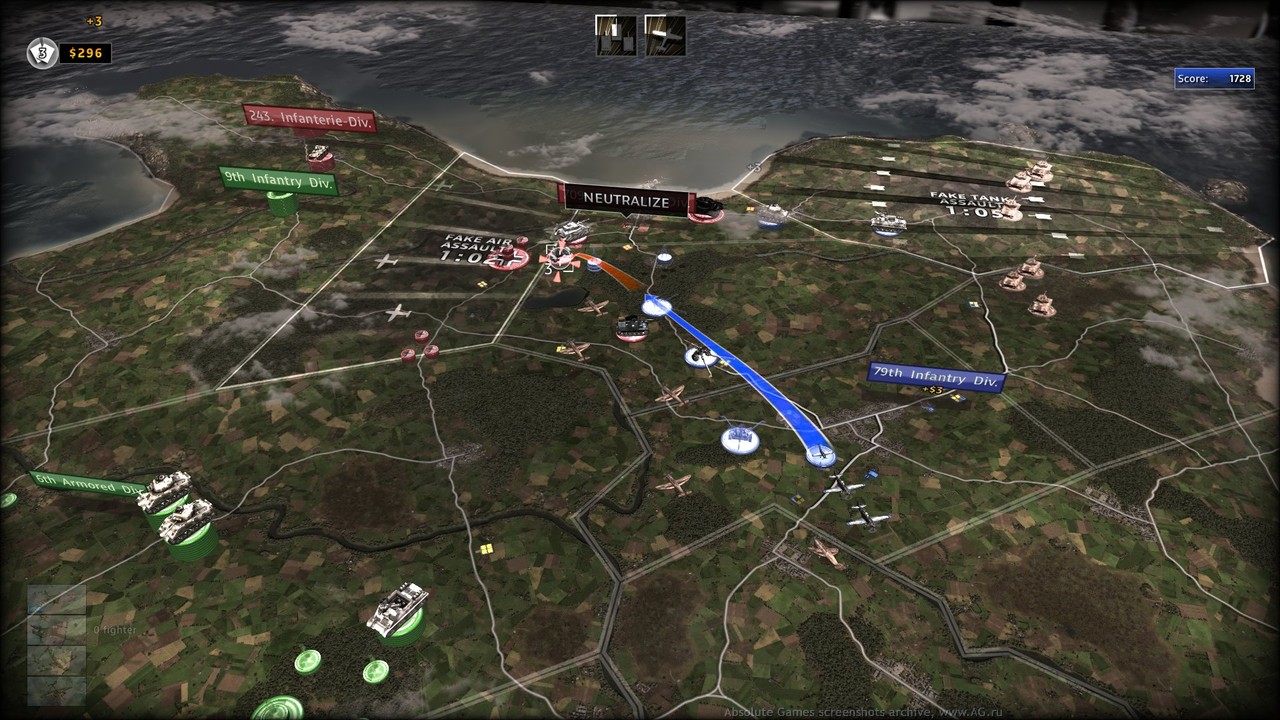Select the tank unit production icon
This screenshot has height=720, width=1280.
[x=615, y=35]
